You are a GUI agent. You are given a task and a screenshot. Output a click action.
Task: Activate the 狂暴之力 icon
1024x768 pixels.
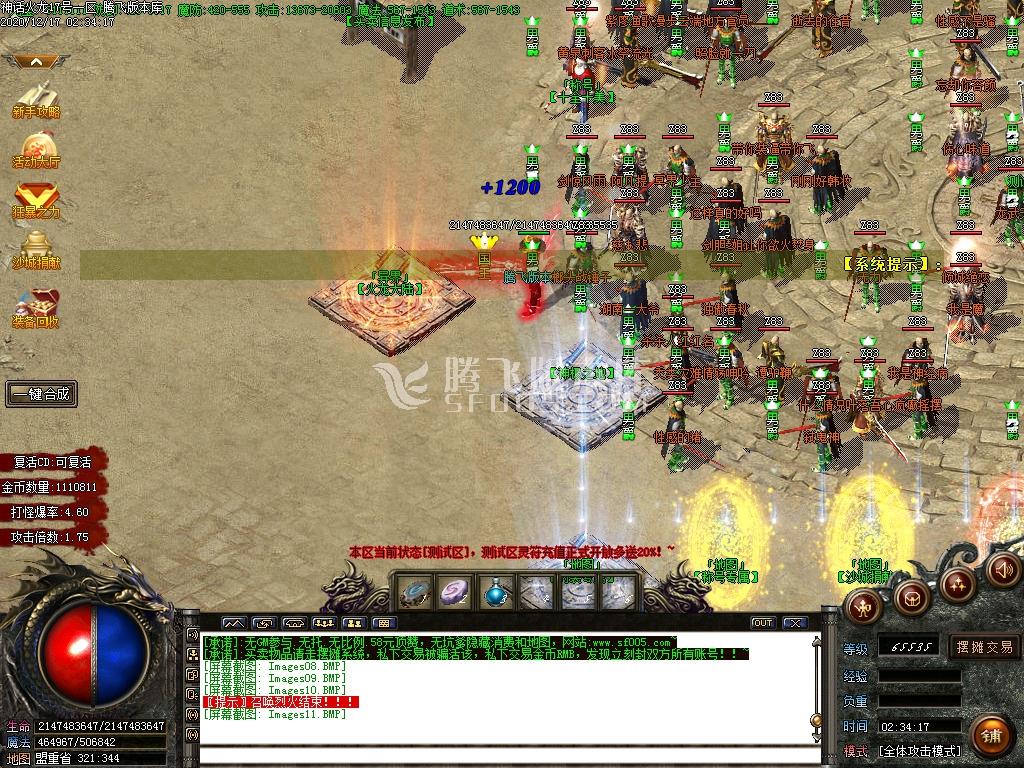pos(36,198)
